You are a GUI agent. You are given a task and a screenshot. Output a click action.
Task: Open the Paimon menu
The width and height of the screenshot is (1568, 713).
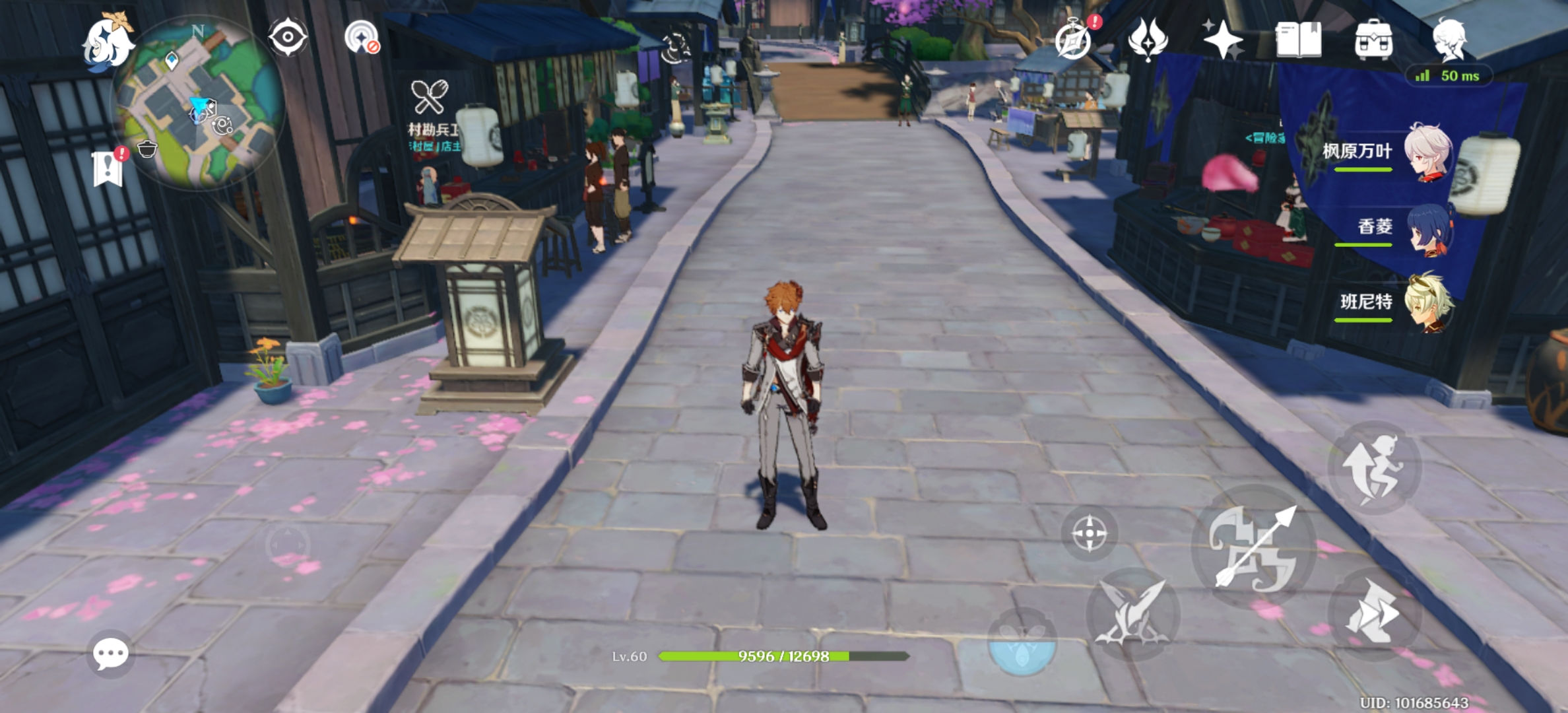[x=107, y=41]
